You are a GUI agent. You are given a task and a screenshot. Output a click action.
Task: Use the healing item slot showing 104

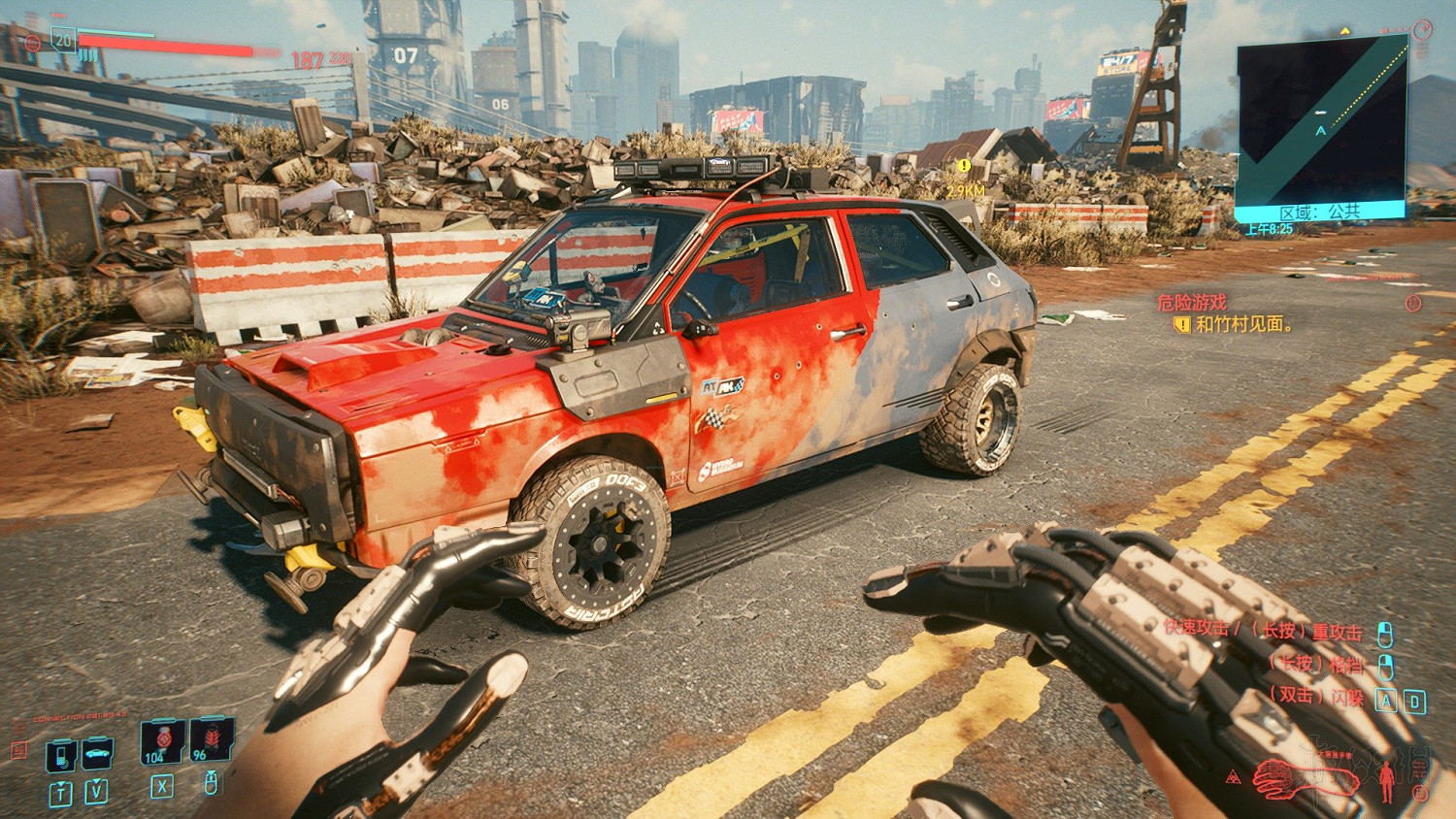(161, 741)
